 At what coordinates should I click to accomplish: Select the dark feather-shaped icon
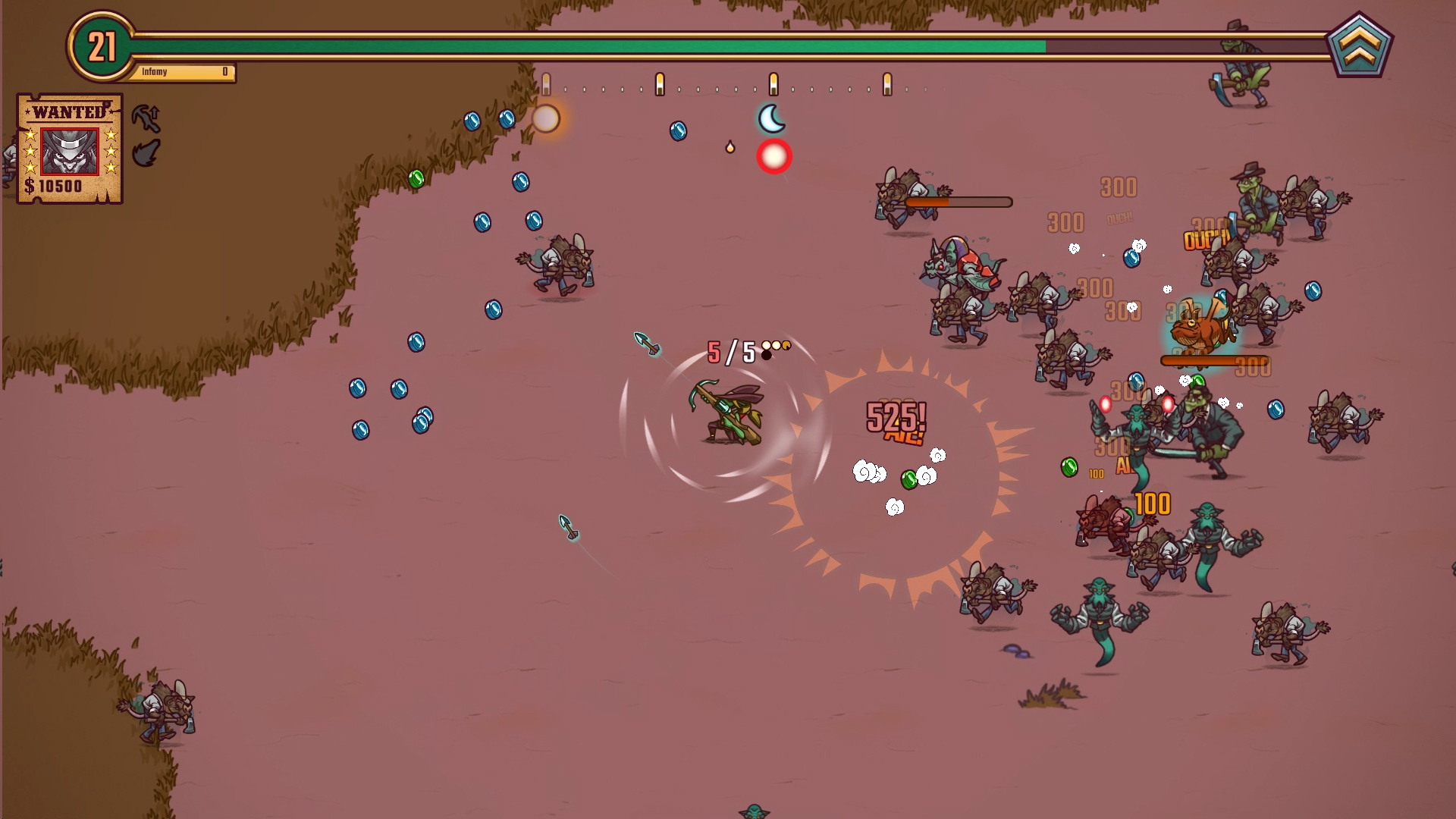146,153
